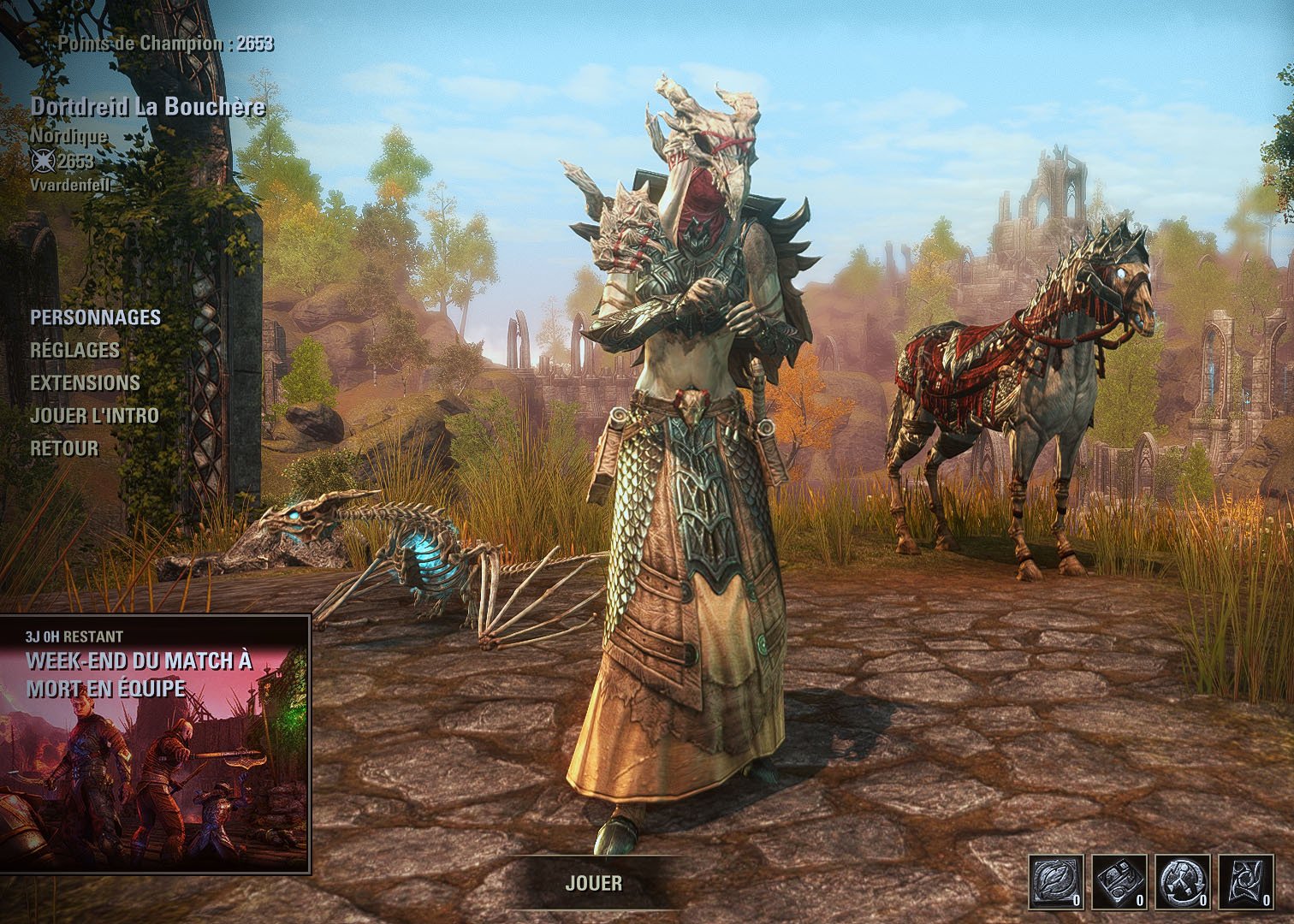The height and width of the screenshot is (924, 1294).
Task: Choose Jouer l'intro from the menu
Action: [x=94, y=416]
